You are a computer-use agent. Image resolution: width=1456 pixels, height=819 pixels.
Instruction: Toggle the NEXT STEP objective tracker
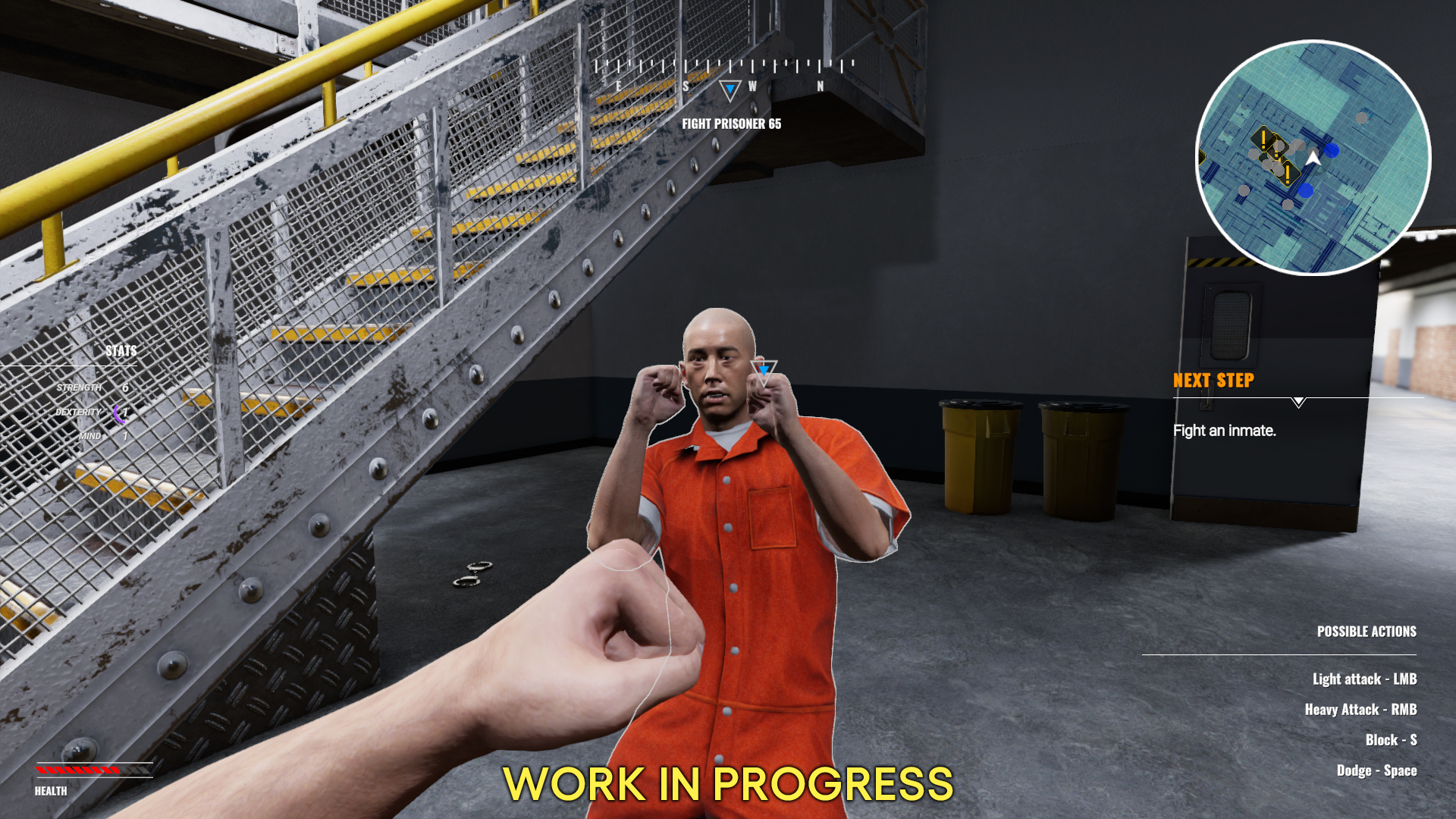click(x=1213, y=381)
